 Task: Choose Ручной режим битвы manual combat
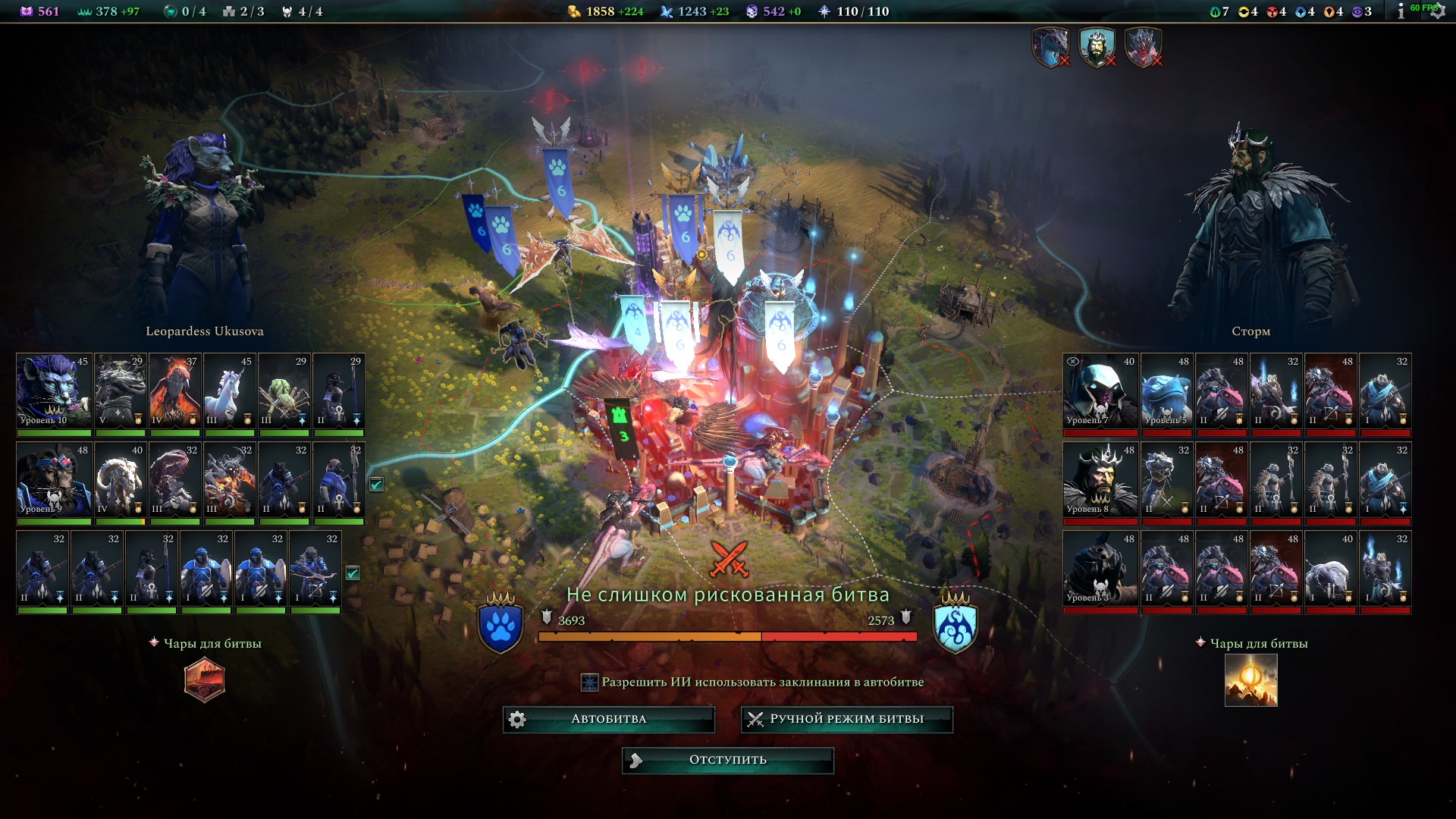(x=846, y=719)
